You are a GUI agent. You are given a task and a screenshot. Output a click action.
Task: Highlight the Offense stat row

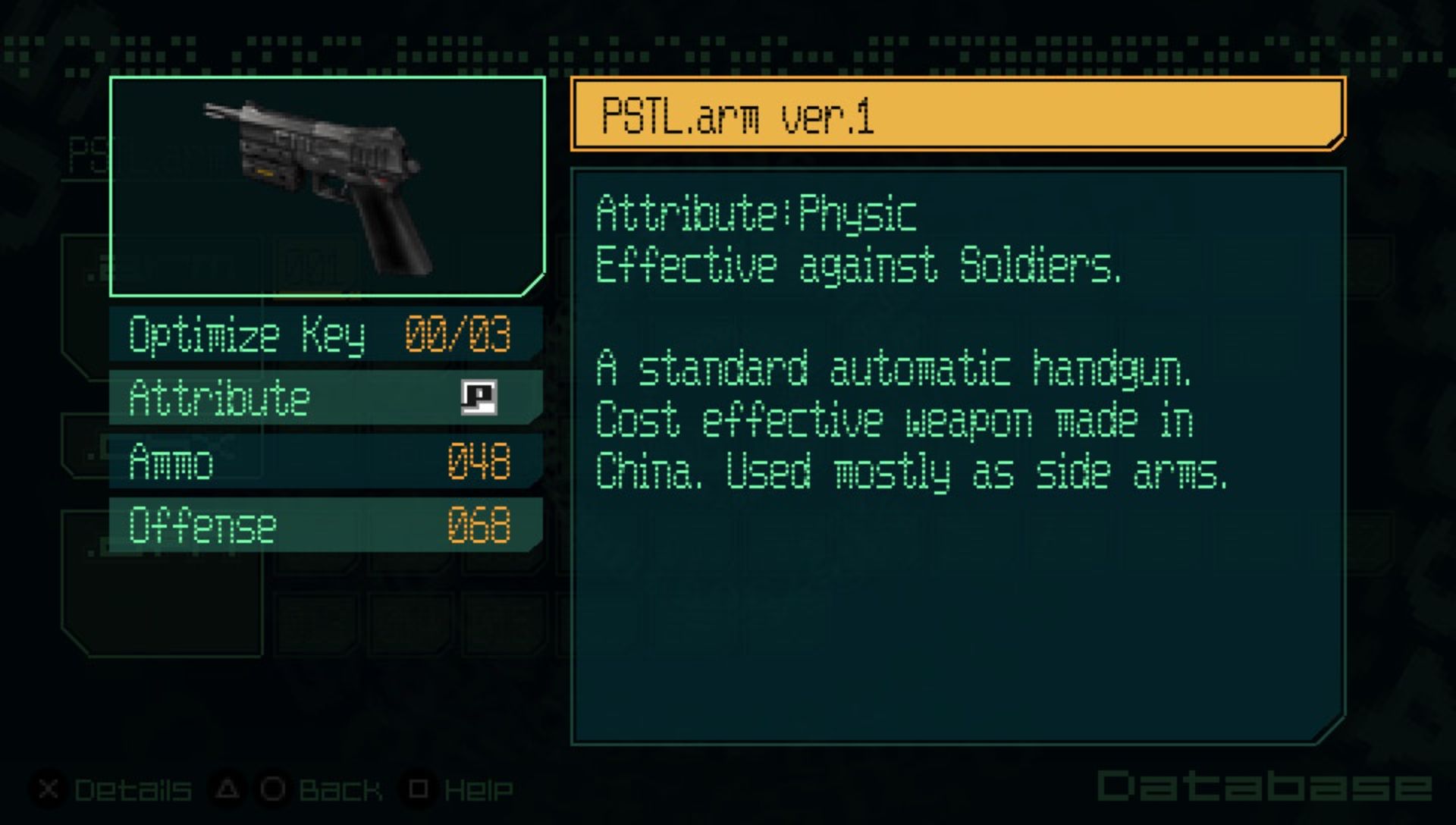pos(325,525)
